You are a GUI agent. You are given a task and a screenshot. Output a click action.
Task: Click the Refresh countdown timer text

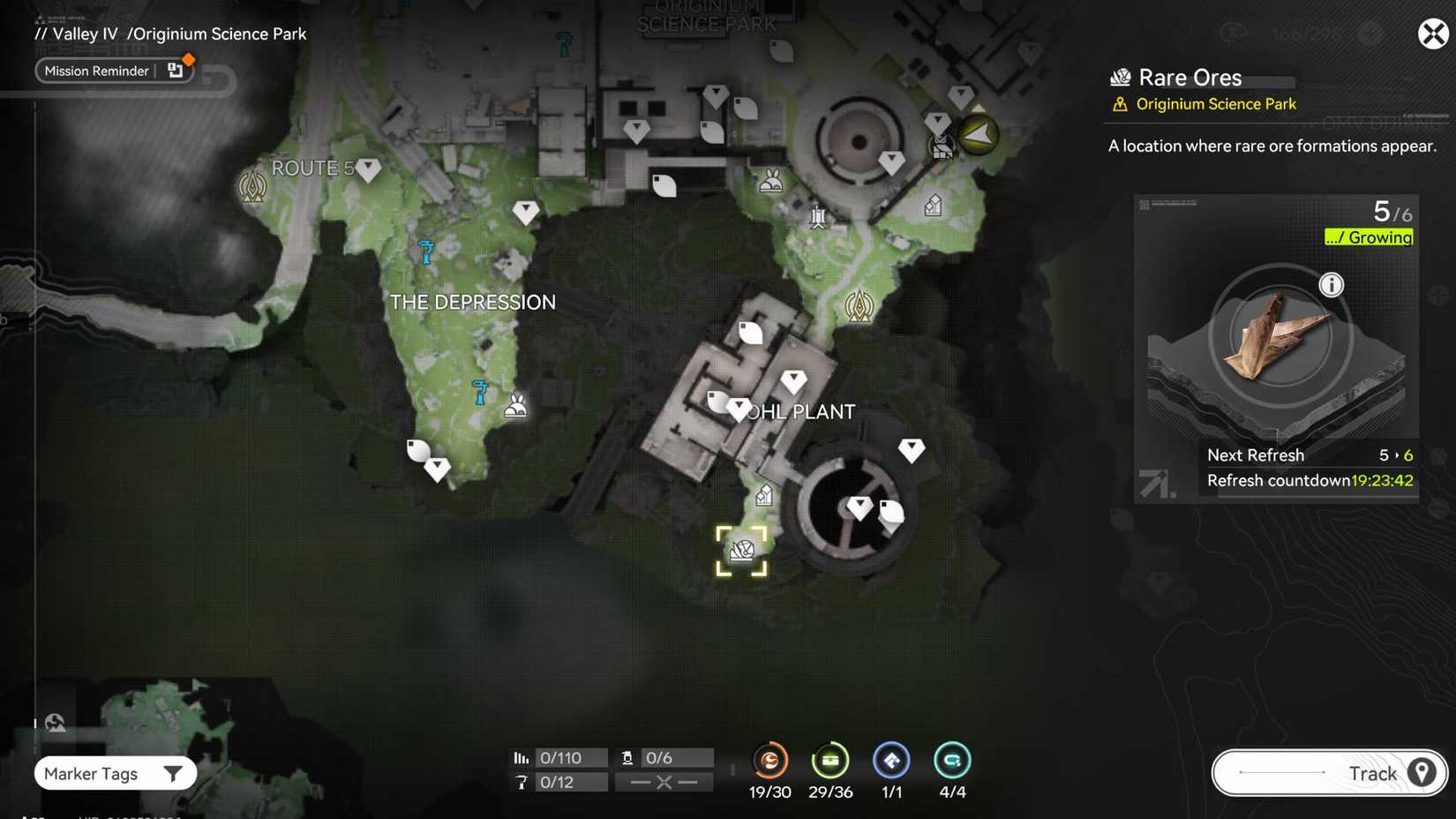[x=1310, y=480]
